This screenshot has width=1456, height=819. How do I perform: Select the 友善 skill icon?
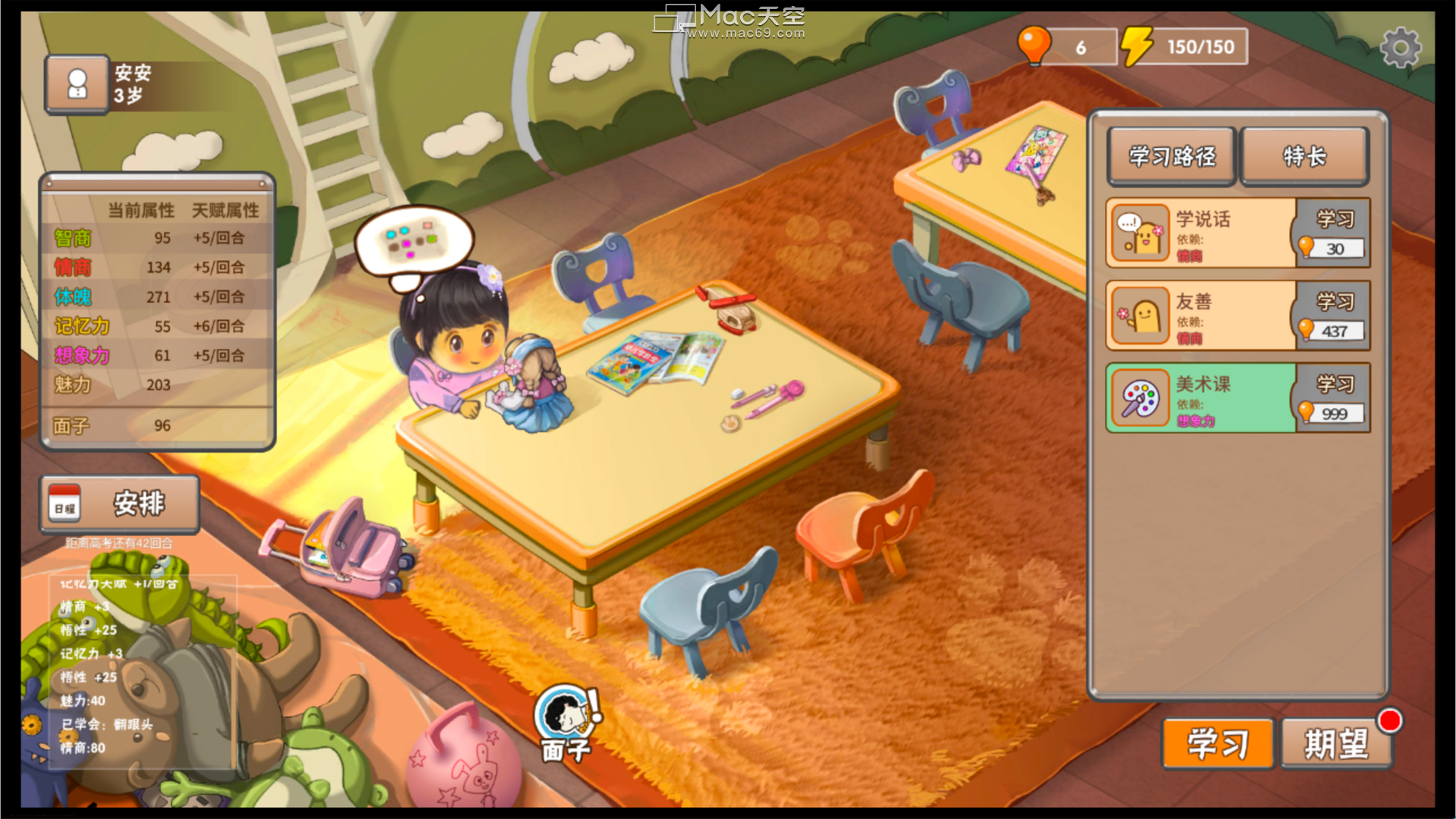[x=1141, y=315]
